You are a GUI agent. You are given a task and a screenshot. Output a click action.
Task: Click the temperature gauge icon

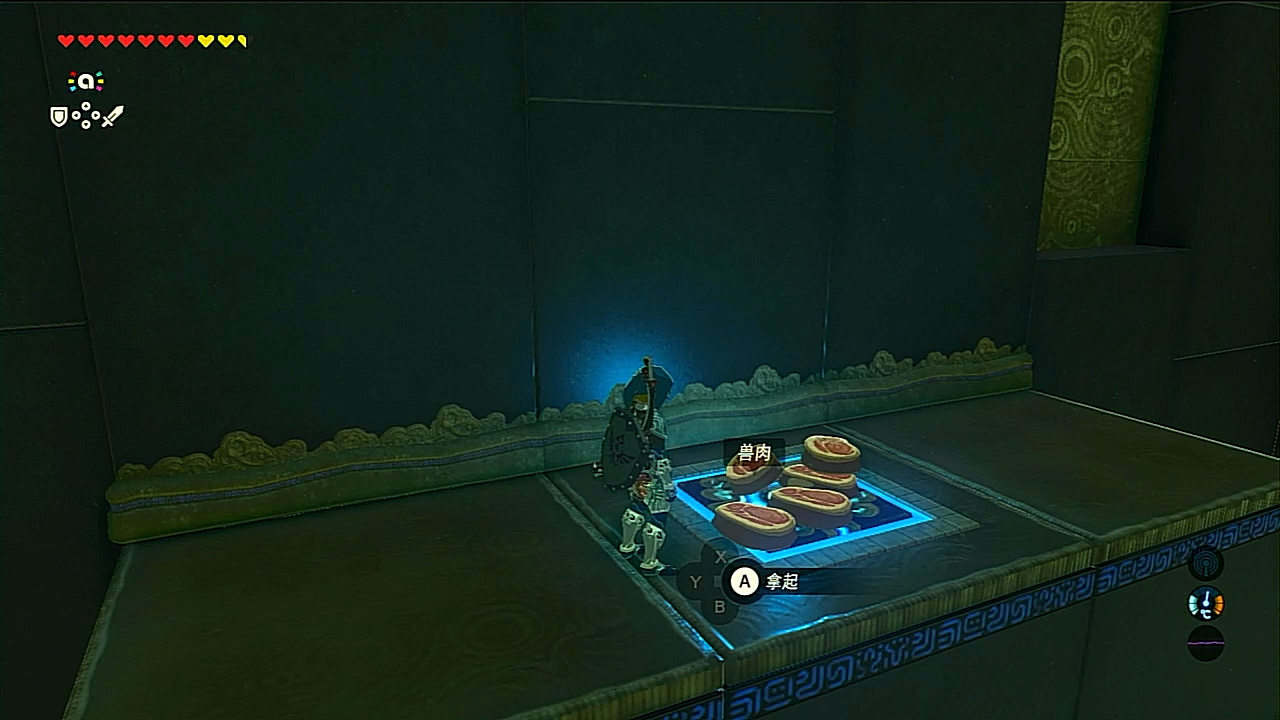click(1205, 603)
